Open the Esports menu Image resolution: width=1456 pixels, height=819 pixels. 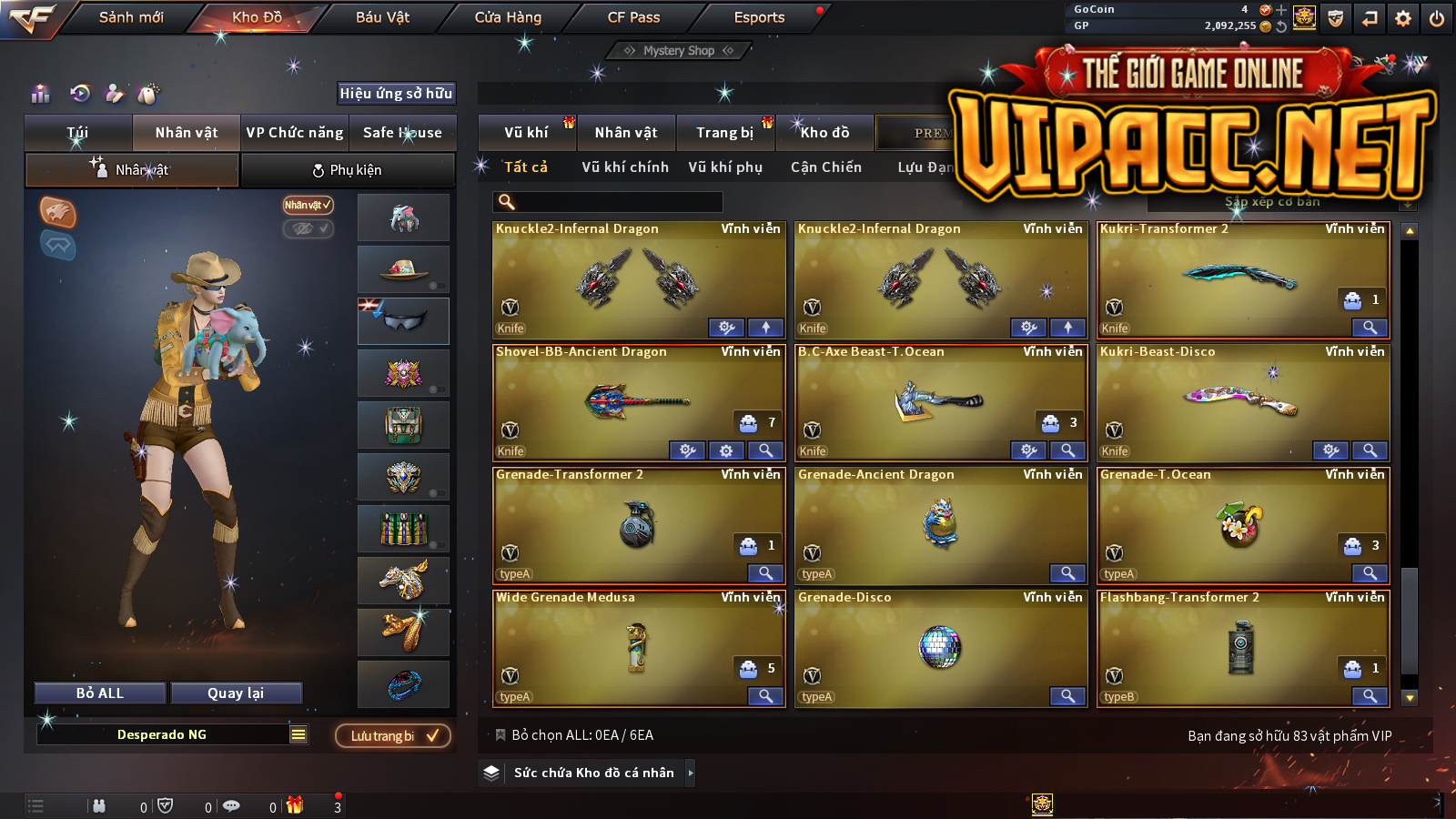tap(759, 17)
